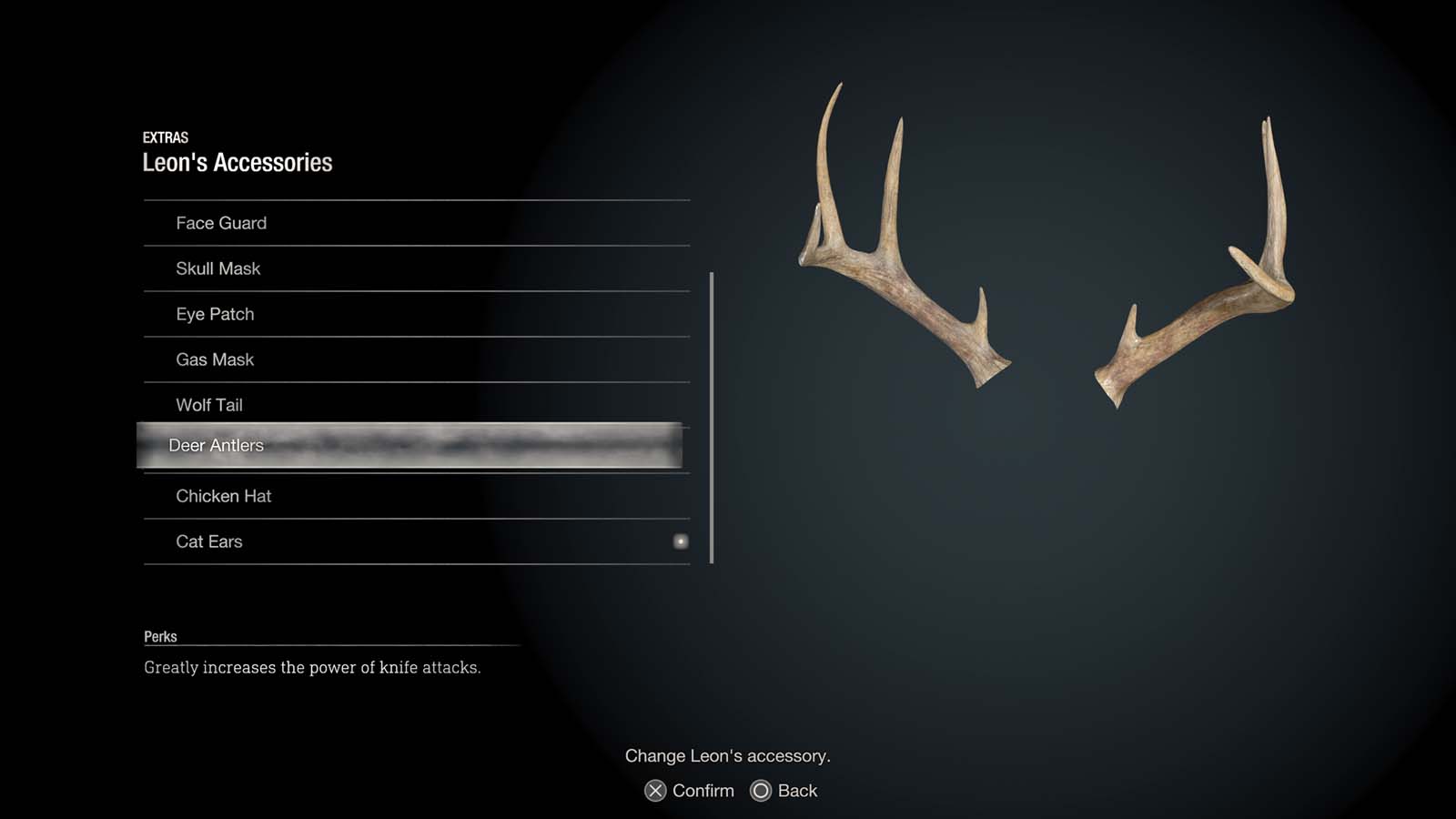Click the Back (circle) button icon

pyautogui.click(x=760, y=790)
